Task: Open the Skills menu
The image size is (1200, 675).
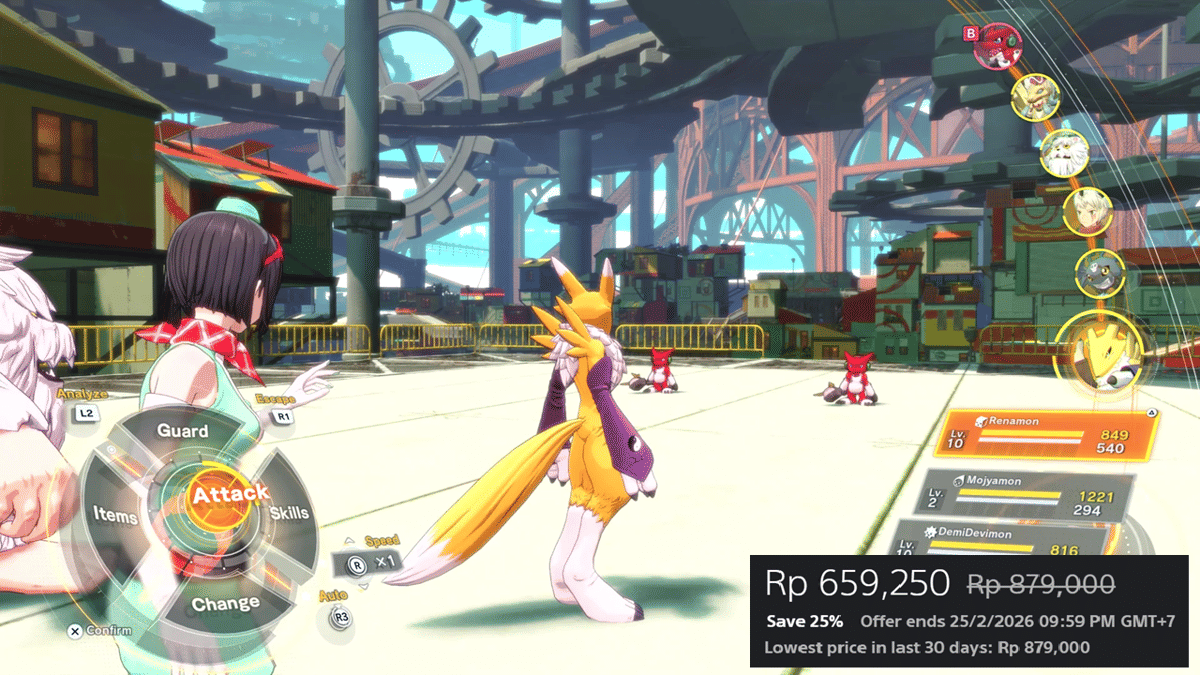Action: coord(289,513)
